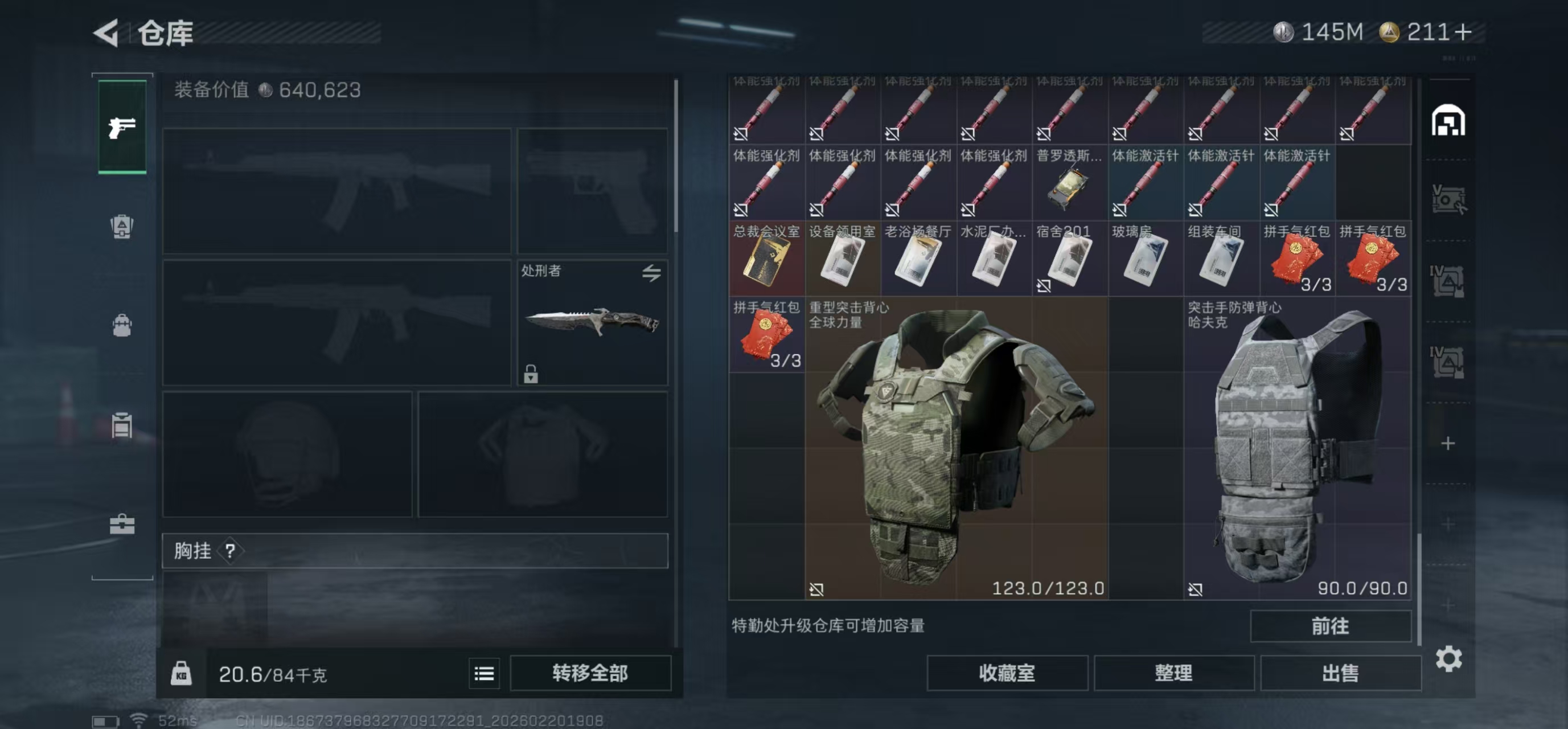Open the backpack category in left sidebar
The image size is (1568, 729).
122,326
